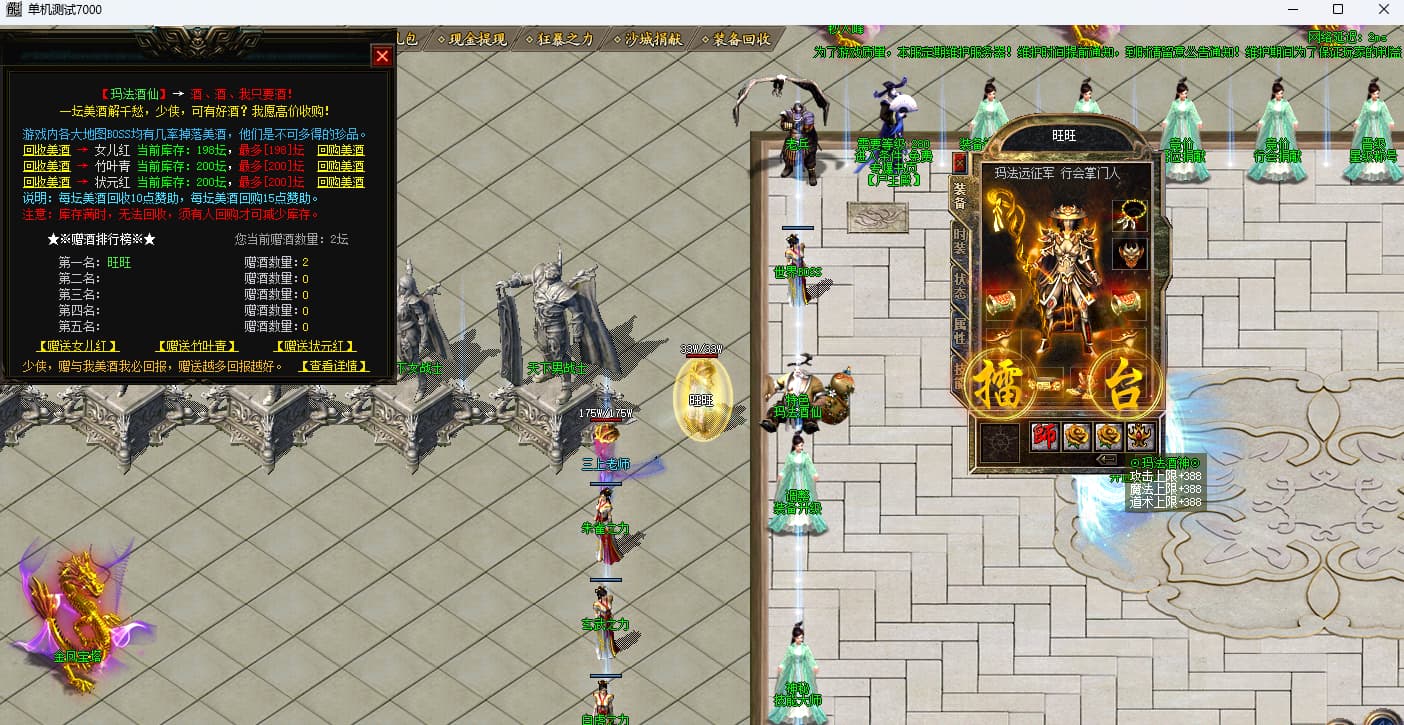1404x725 pixels.
Task: Choose 赠送竹叶青 gift option
Action: pos(198,347)
